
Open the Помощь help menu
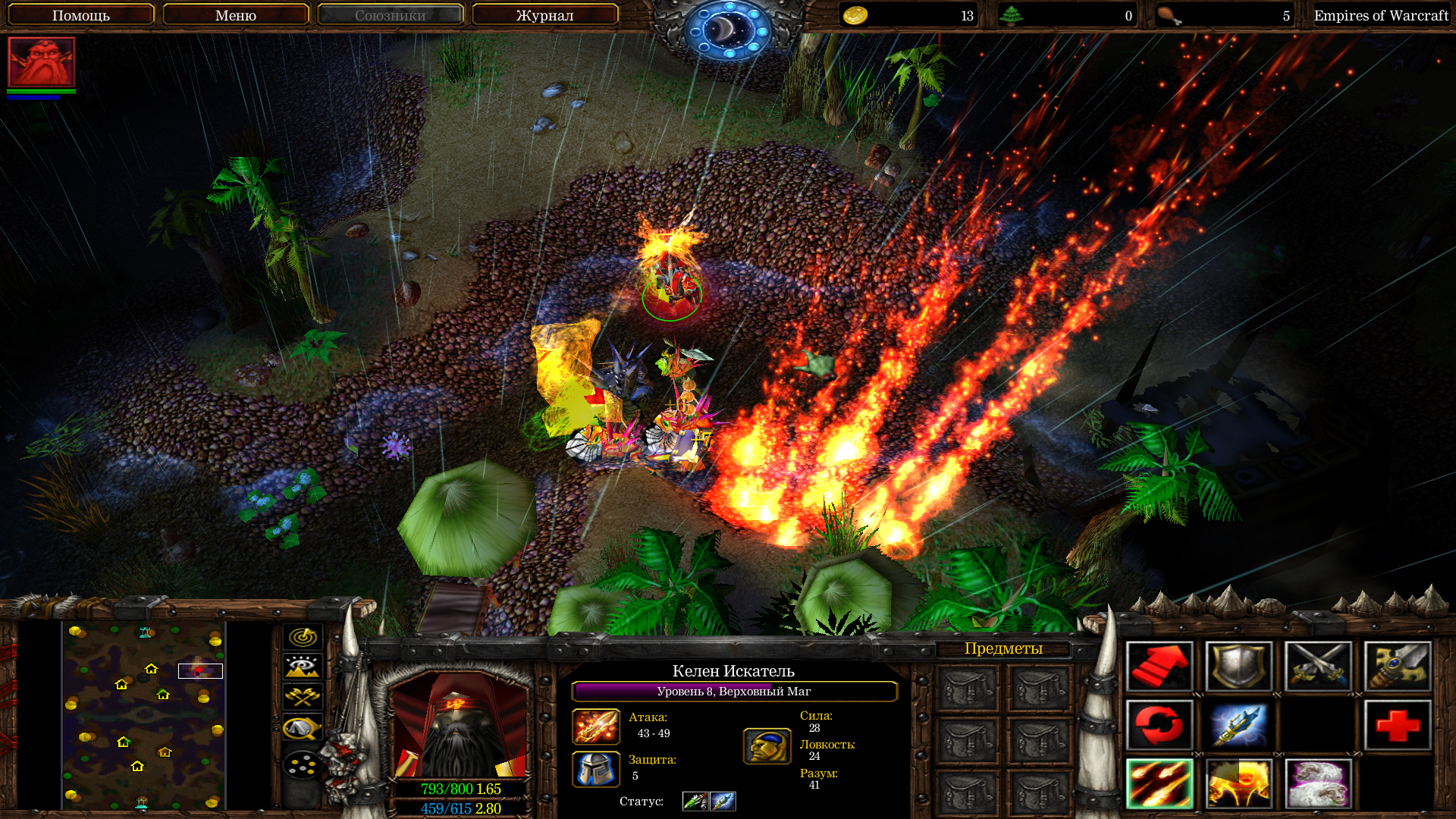point(81,15)
